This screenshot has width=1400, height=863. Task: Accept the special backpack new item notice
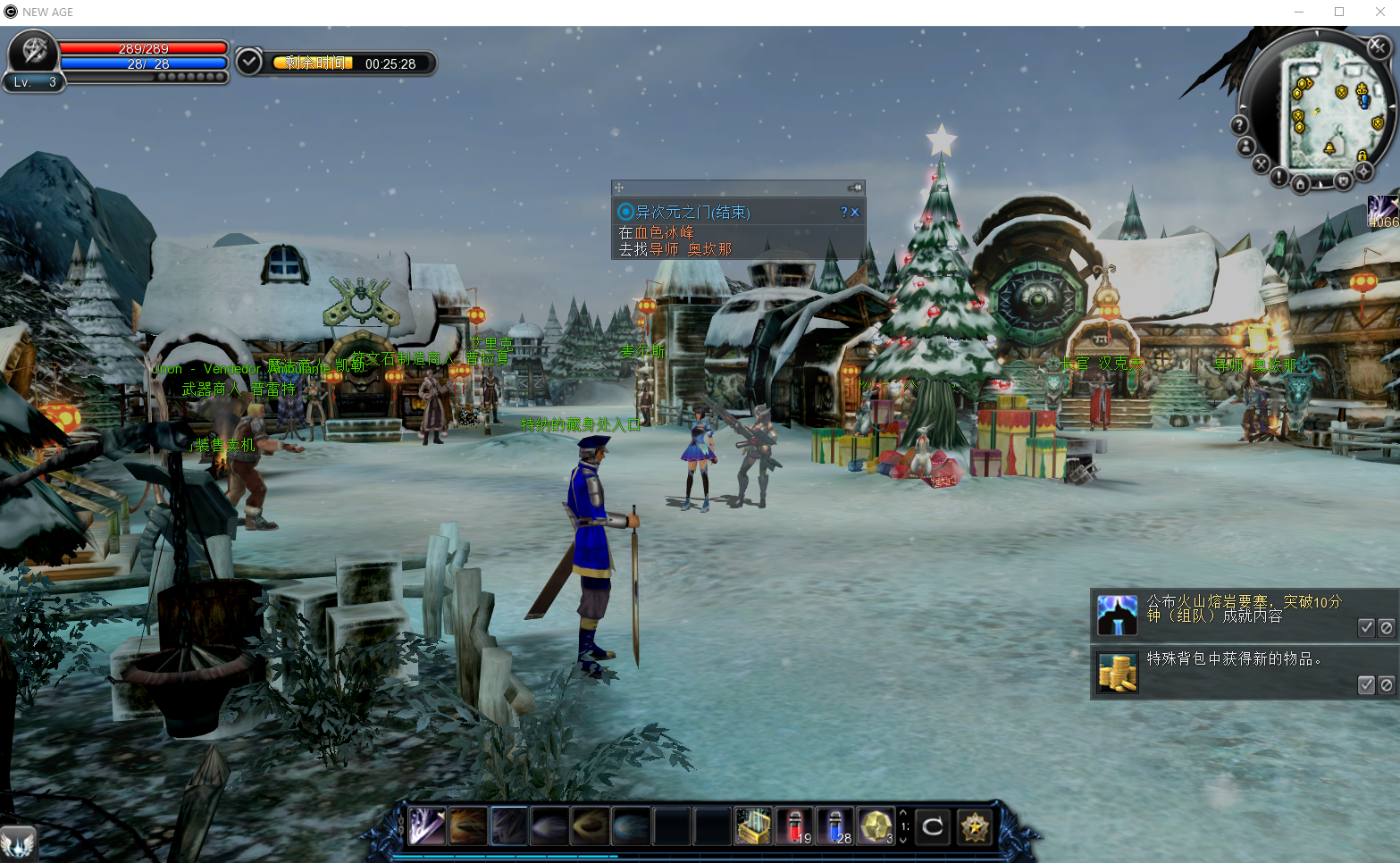coord(1366,684)
